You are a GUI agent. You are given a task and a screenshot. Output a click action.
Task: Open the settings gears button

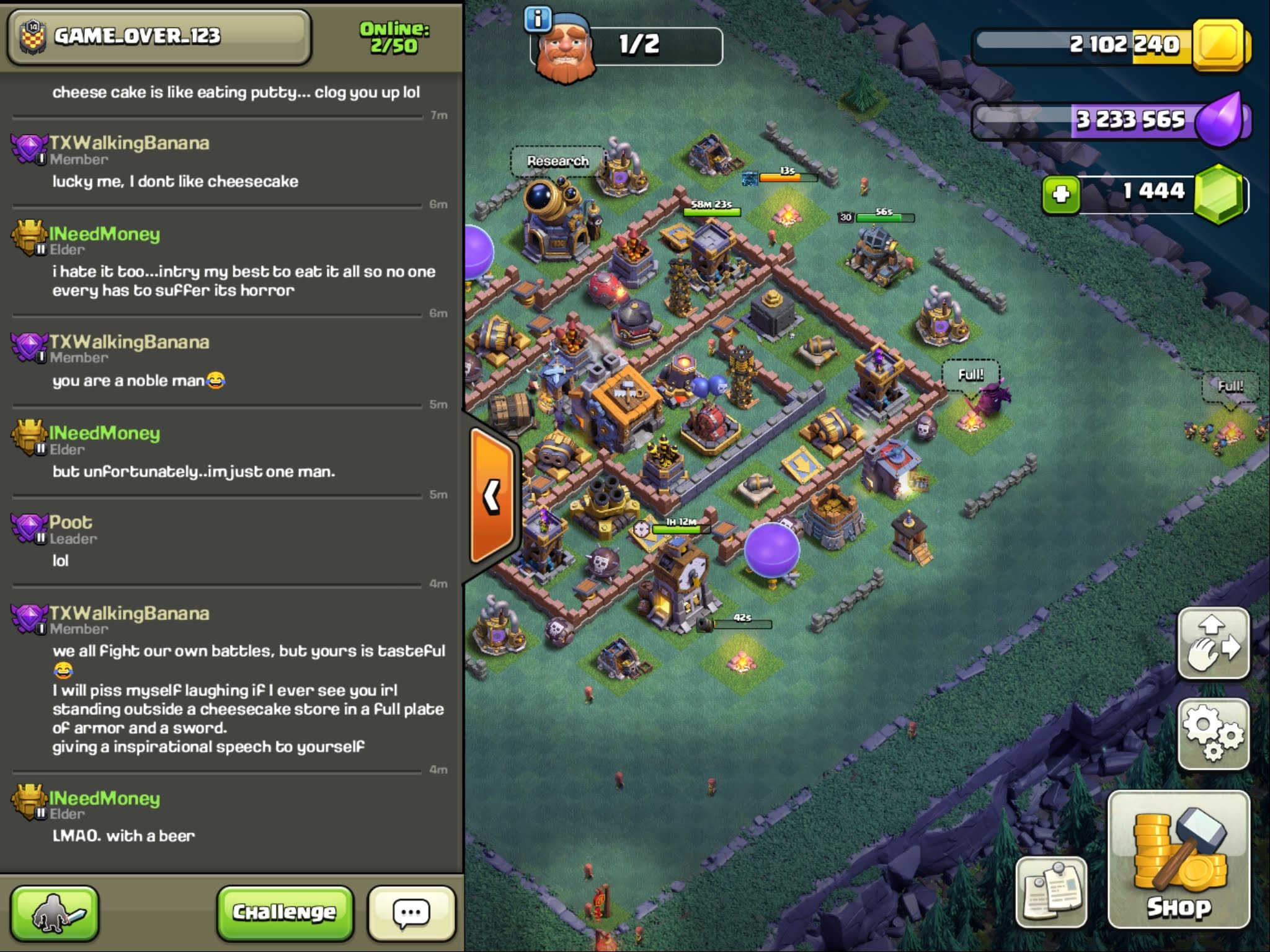tap(1213, 734)
